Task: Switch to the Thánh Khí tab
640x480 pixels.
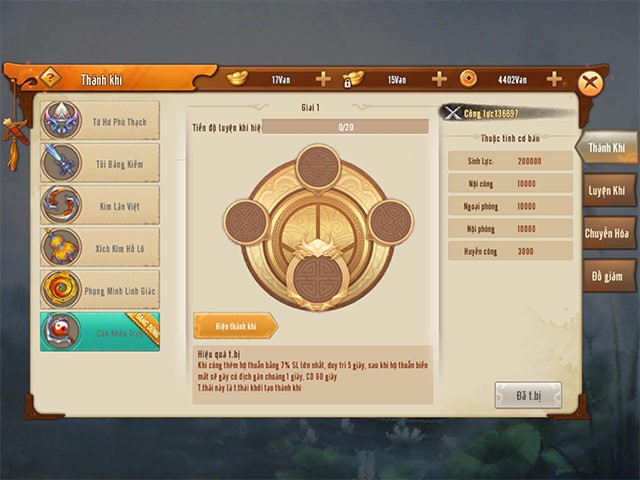Action: click(x=606, y=148)
